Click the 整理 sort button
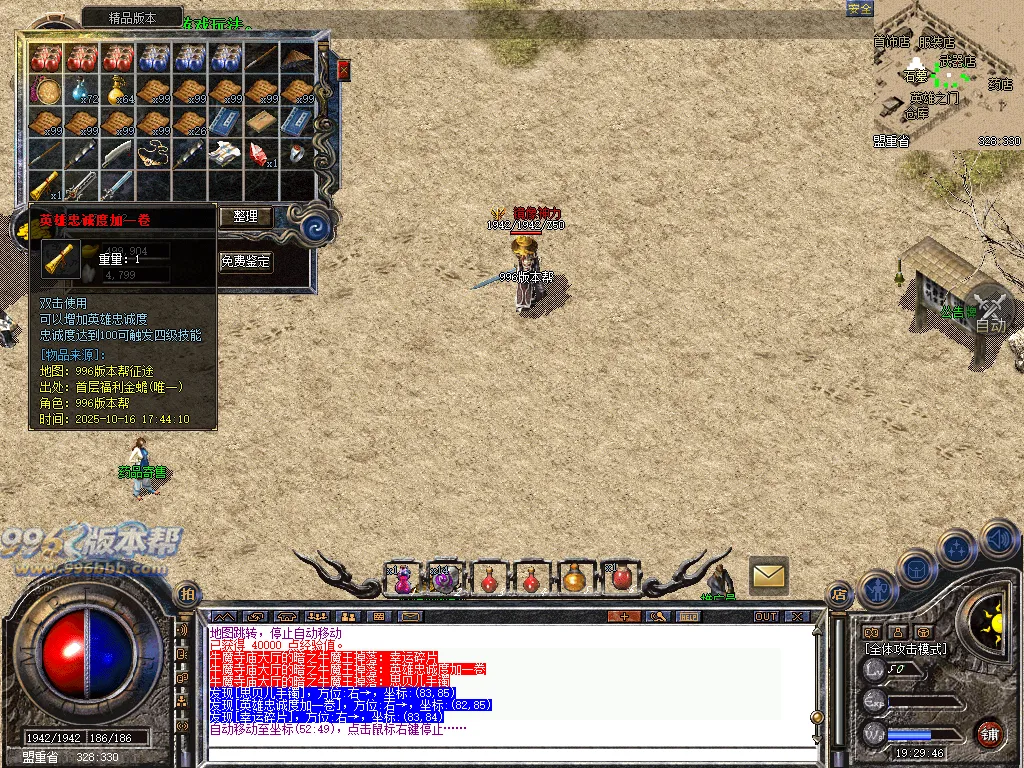This screenshot has height=768, width=1024. pyautogui.click(x=246, y=216)
